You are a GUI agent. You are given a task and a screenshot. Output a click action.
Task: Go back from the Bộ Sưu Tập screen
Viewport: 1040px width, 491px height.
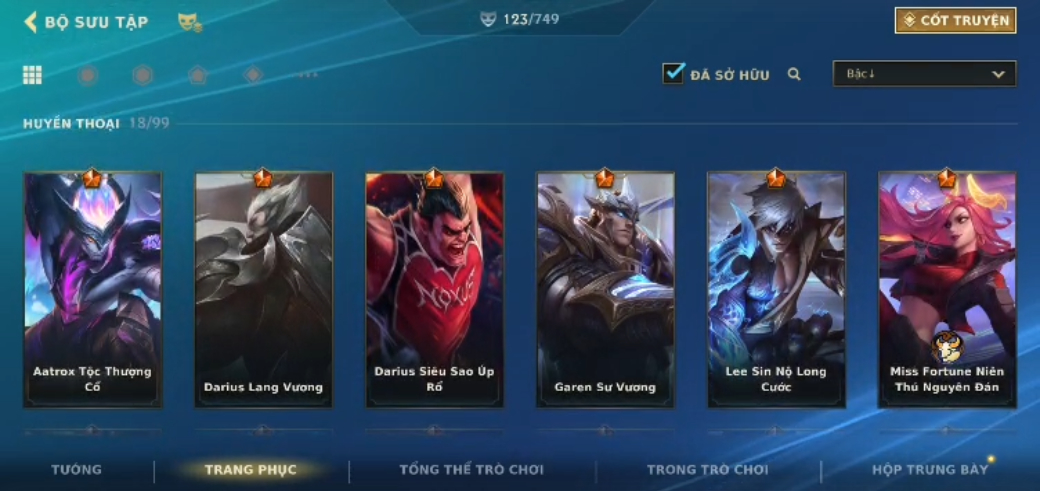pos(31,22)
